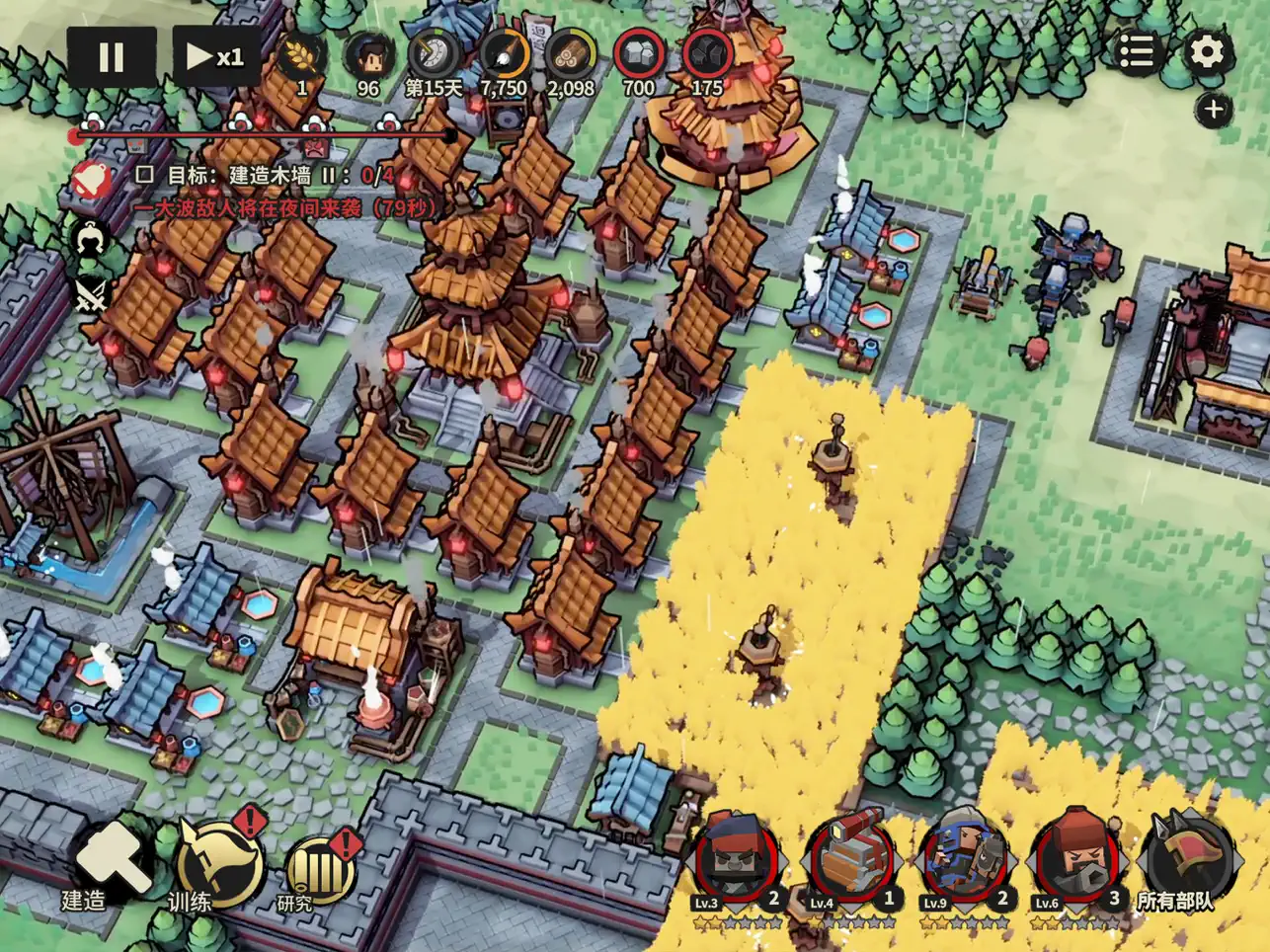Pause the game with the pause button
This screenshot has height=952, width=1270.
tap(111, 56)
